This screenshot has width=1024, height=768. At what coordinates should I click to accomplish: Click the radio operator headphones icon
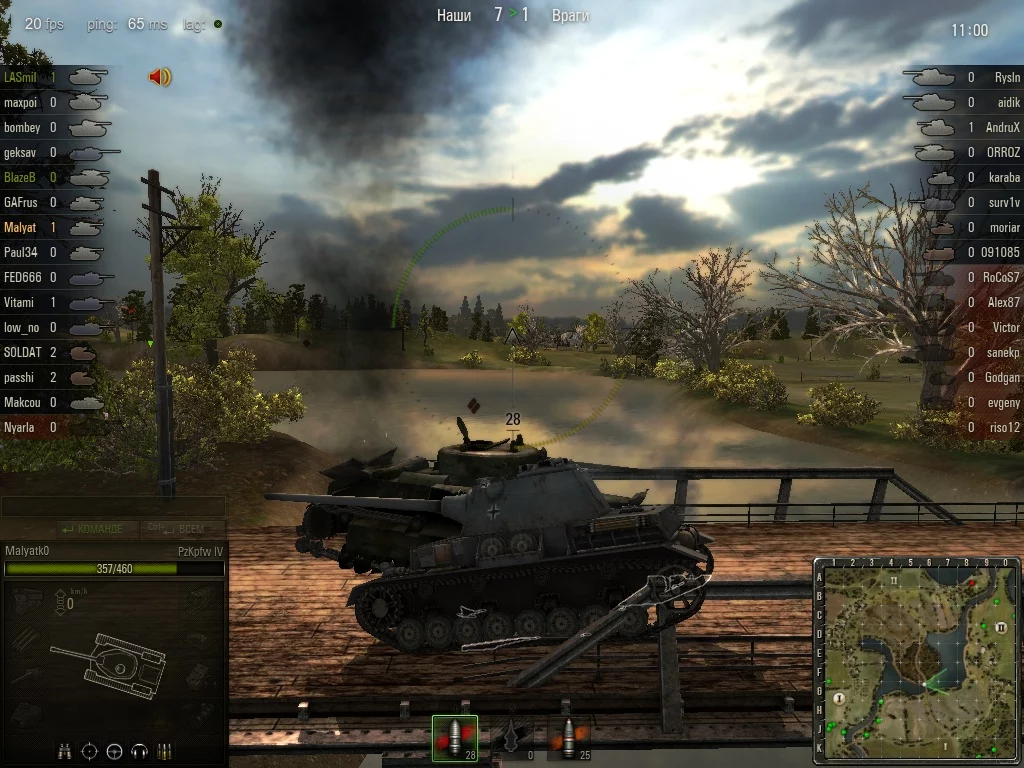click(140, 751)
